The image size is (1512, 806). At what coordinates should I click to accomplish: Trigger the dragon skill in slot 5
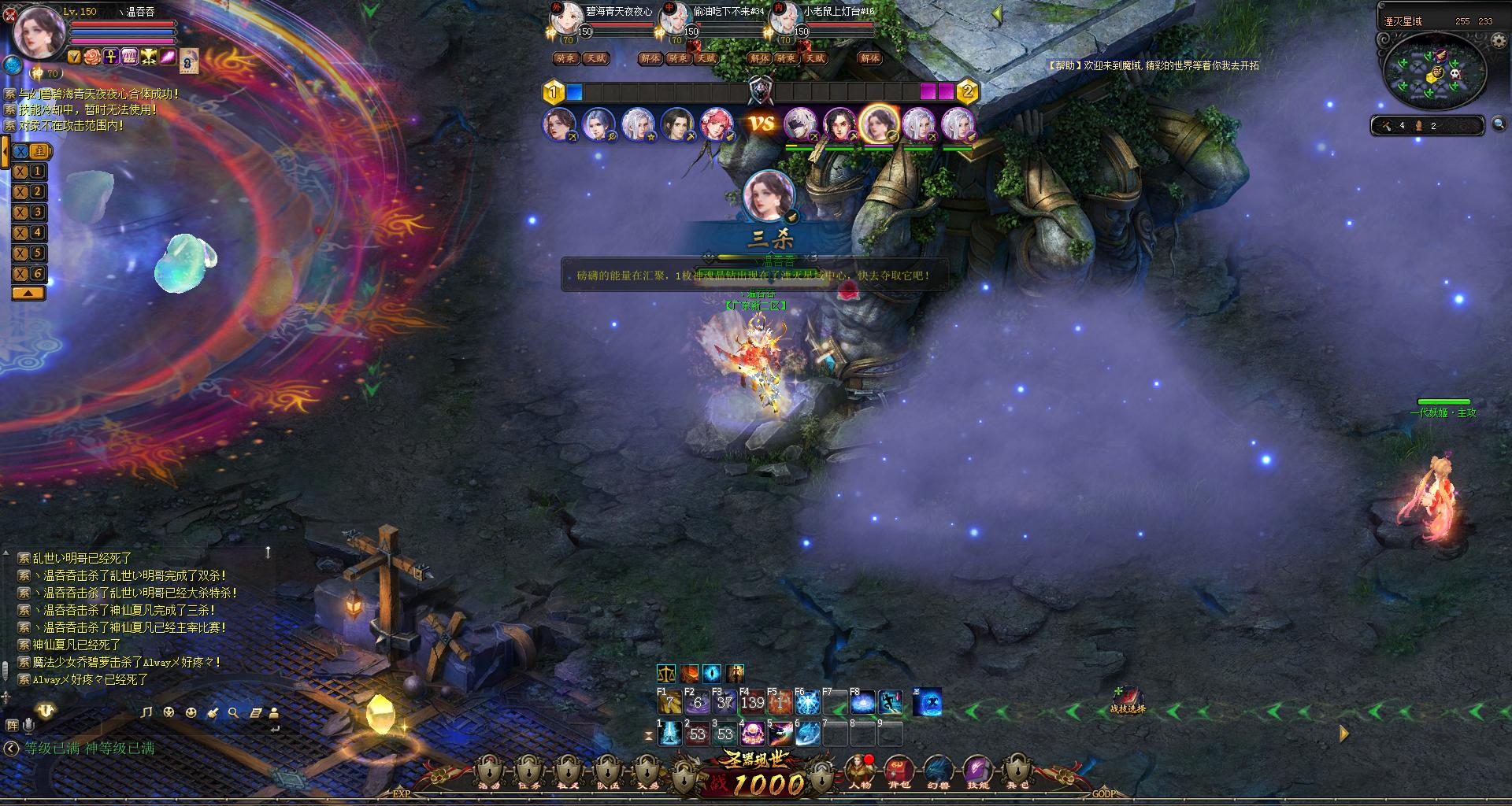pos(780,734)
